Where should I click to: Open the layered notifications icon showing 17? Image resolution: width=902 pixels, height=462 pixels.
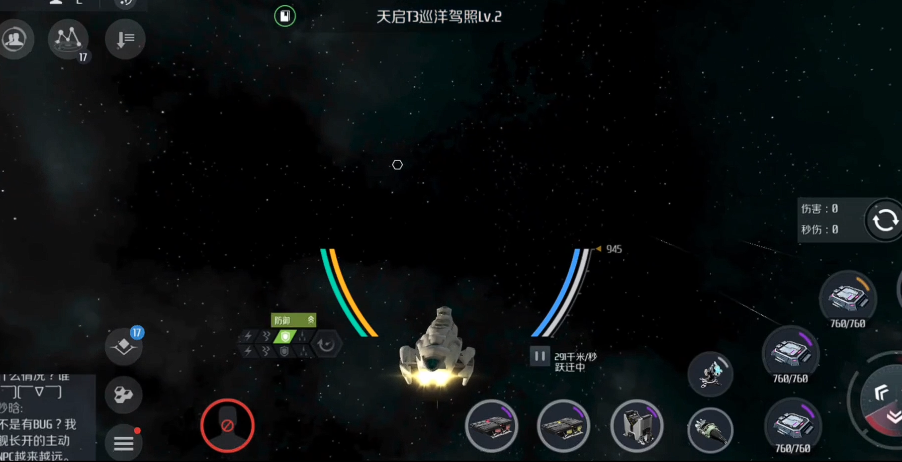(x=124, y=346)
